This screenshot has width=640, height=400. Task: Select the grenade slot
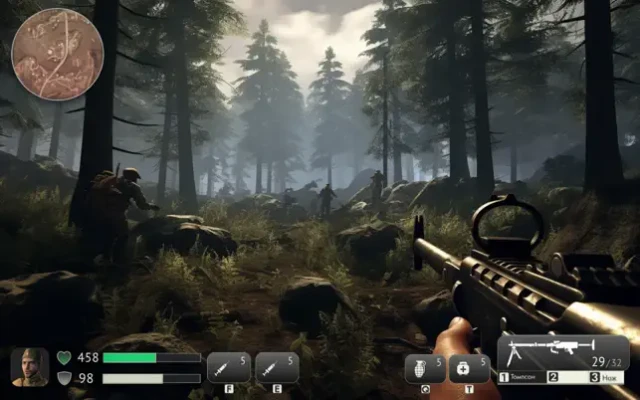(424, 369)
